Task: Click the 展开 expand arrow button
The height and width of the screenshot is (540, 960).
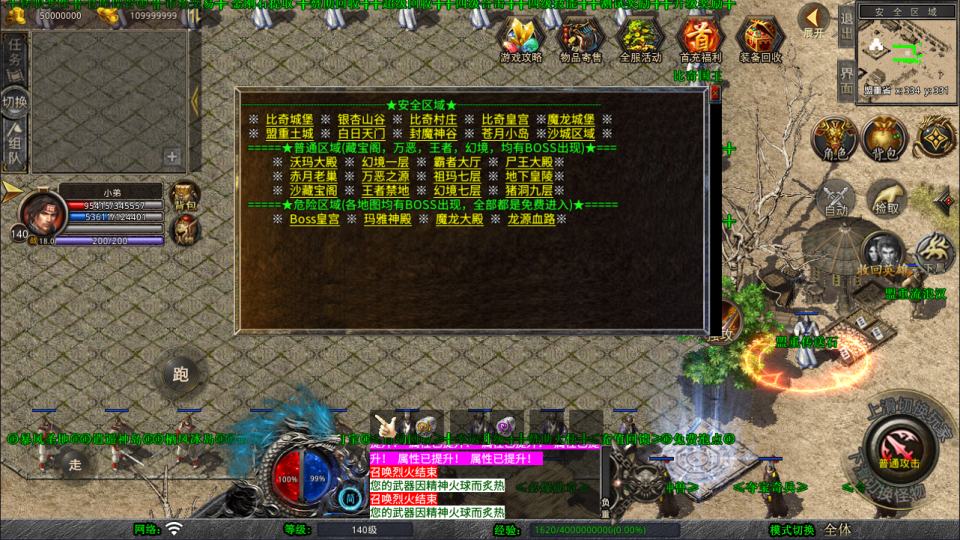Action: point(815,20)
